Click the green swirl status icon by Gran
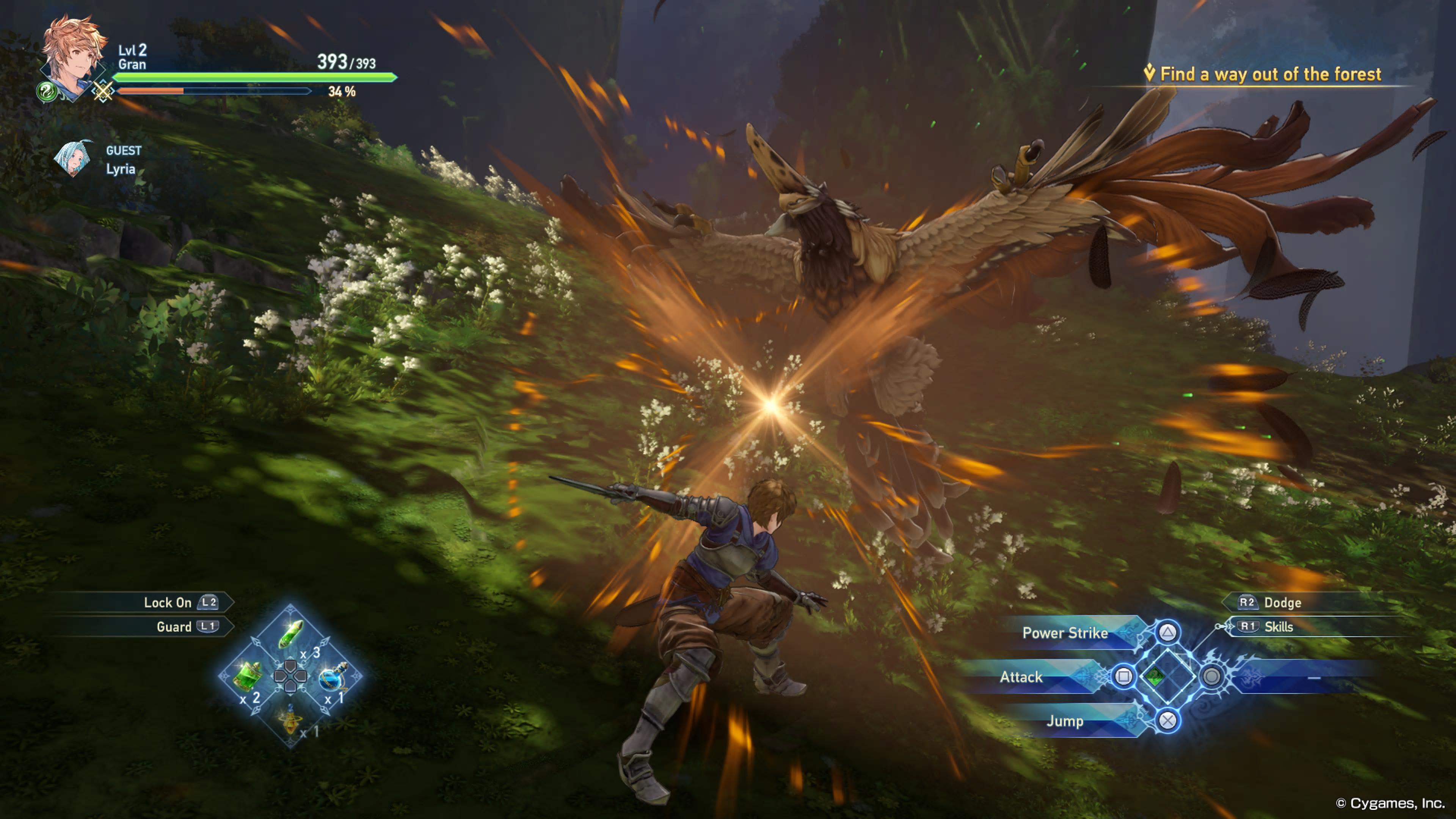 point(46,91)
